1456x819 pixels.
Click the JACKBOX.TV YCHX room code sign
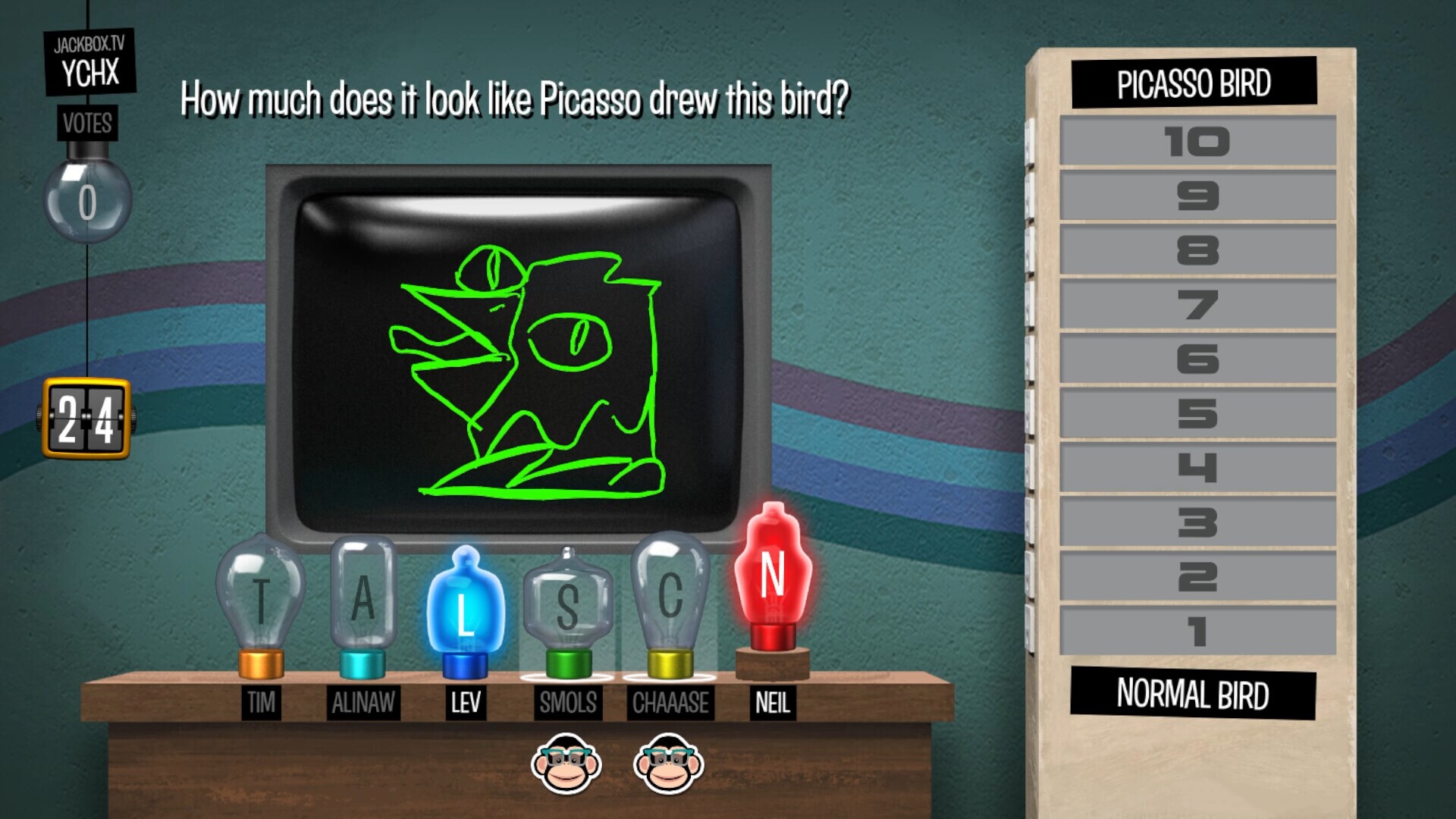[89, 60]
